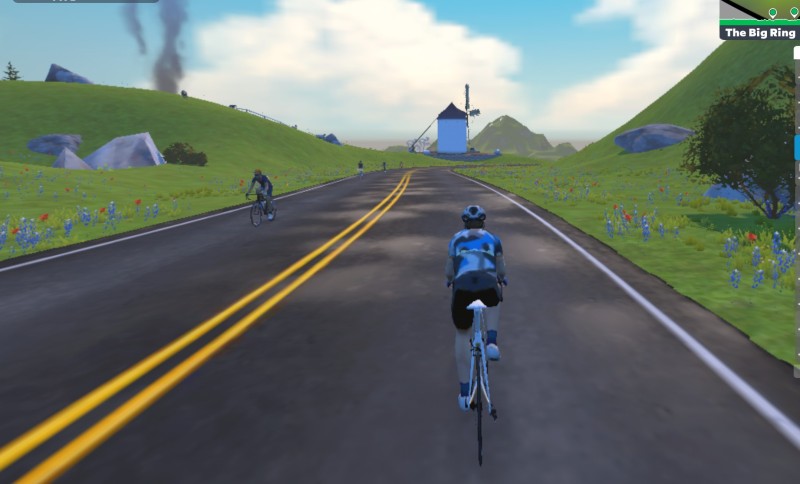
Task: Select the blue highlighted rider row at right edge
Action: click(797, 148)
